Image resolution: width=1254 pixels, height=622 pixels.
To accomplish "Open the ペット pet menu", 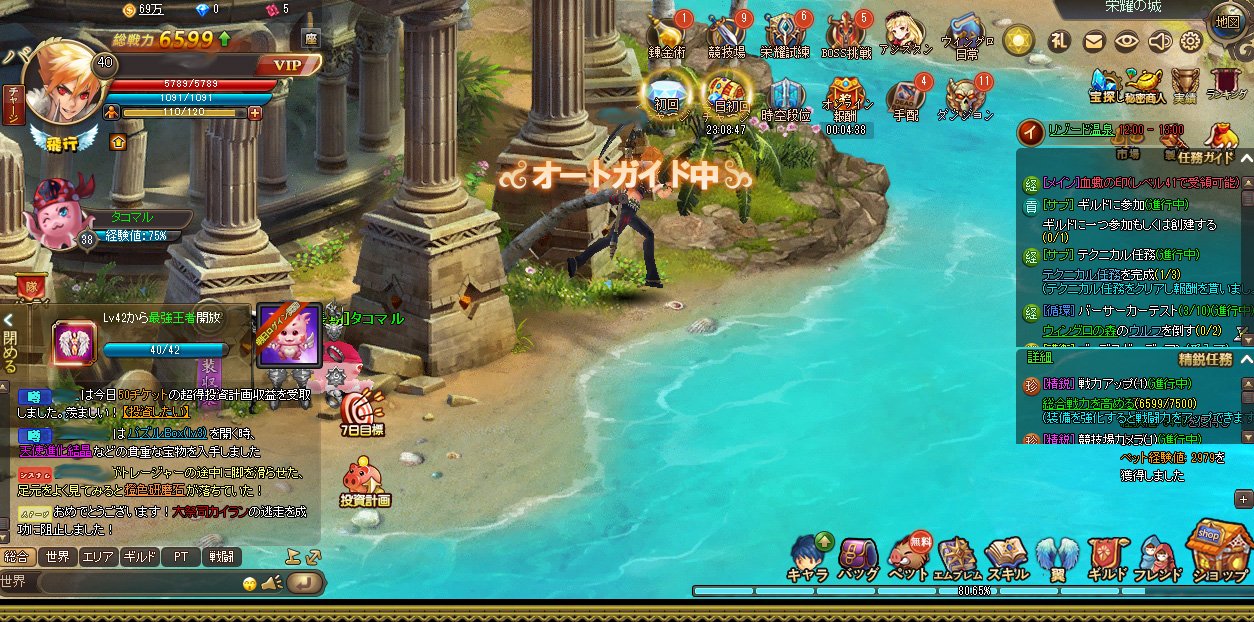I will tap(908, 558).
